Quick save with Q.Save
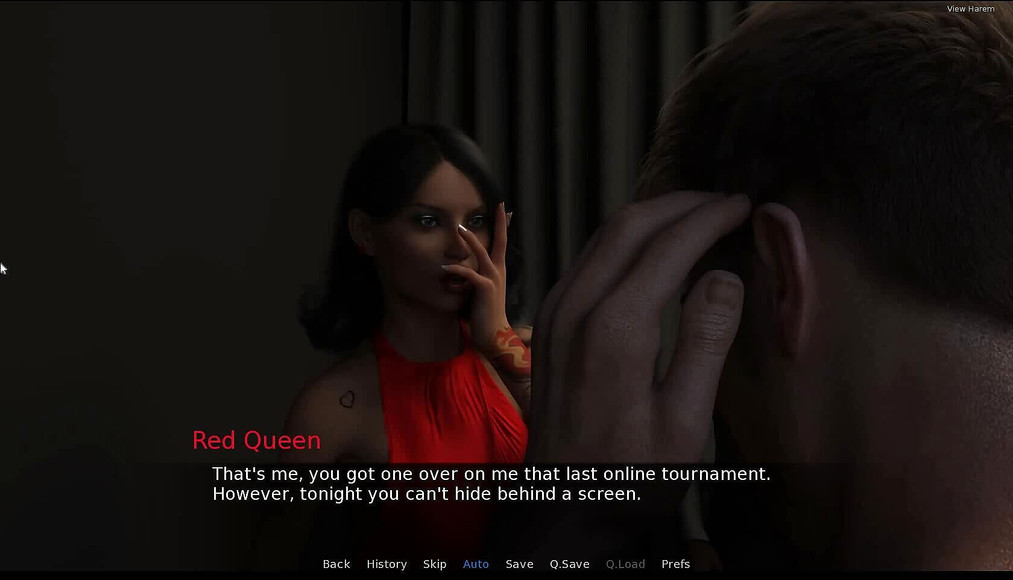1013x580 pixels. 569,564
